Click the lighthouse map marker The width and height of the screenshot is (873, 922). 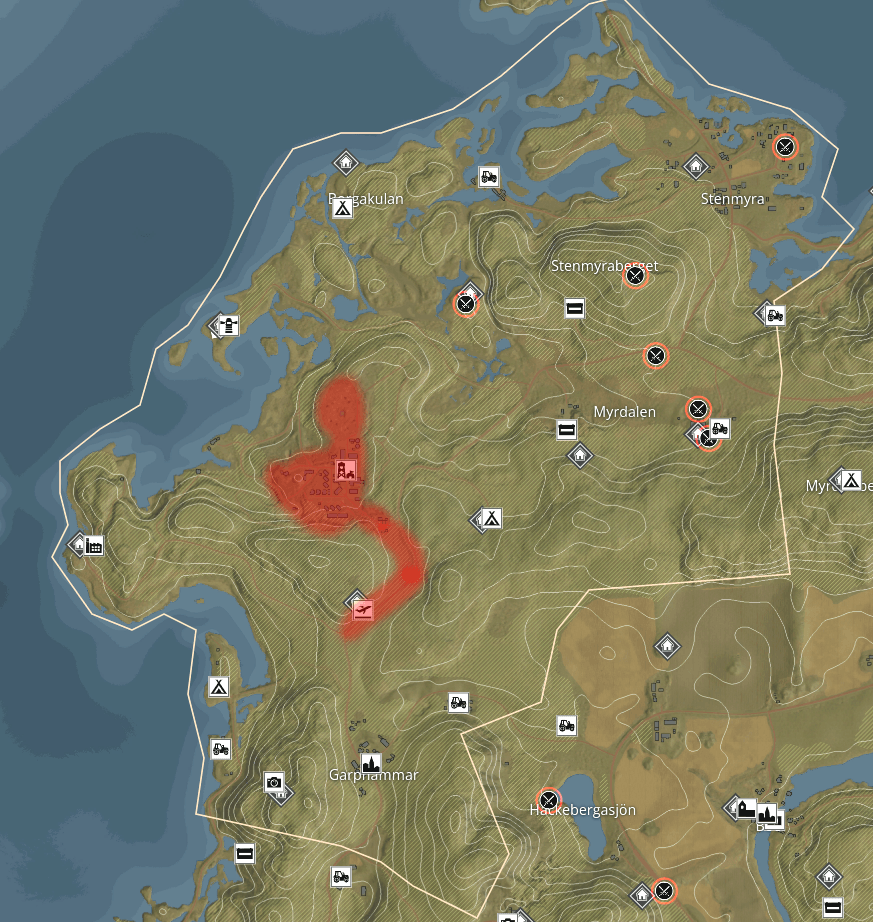pyautogui.click(x=229, y=326)
